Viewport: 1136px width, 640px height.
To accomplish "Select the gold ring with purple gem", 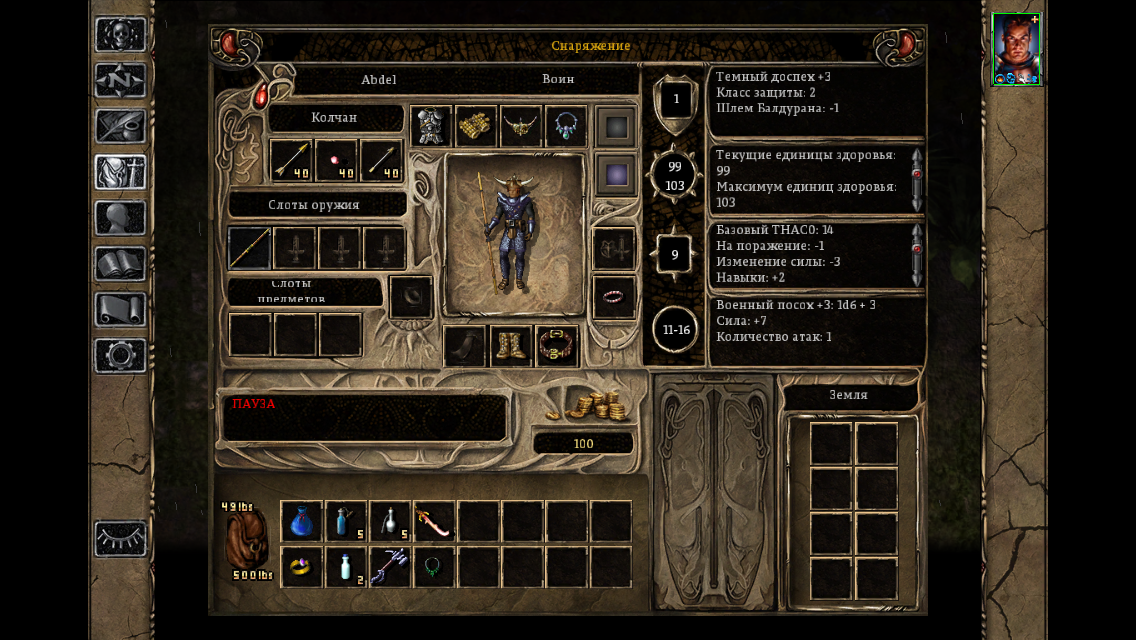I will point(302,567).
